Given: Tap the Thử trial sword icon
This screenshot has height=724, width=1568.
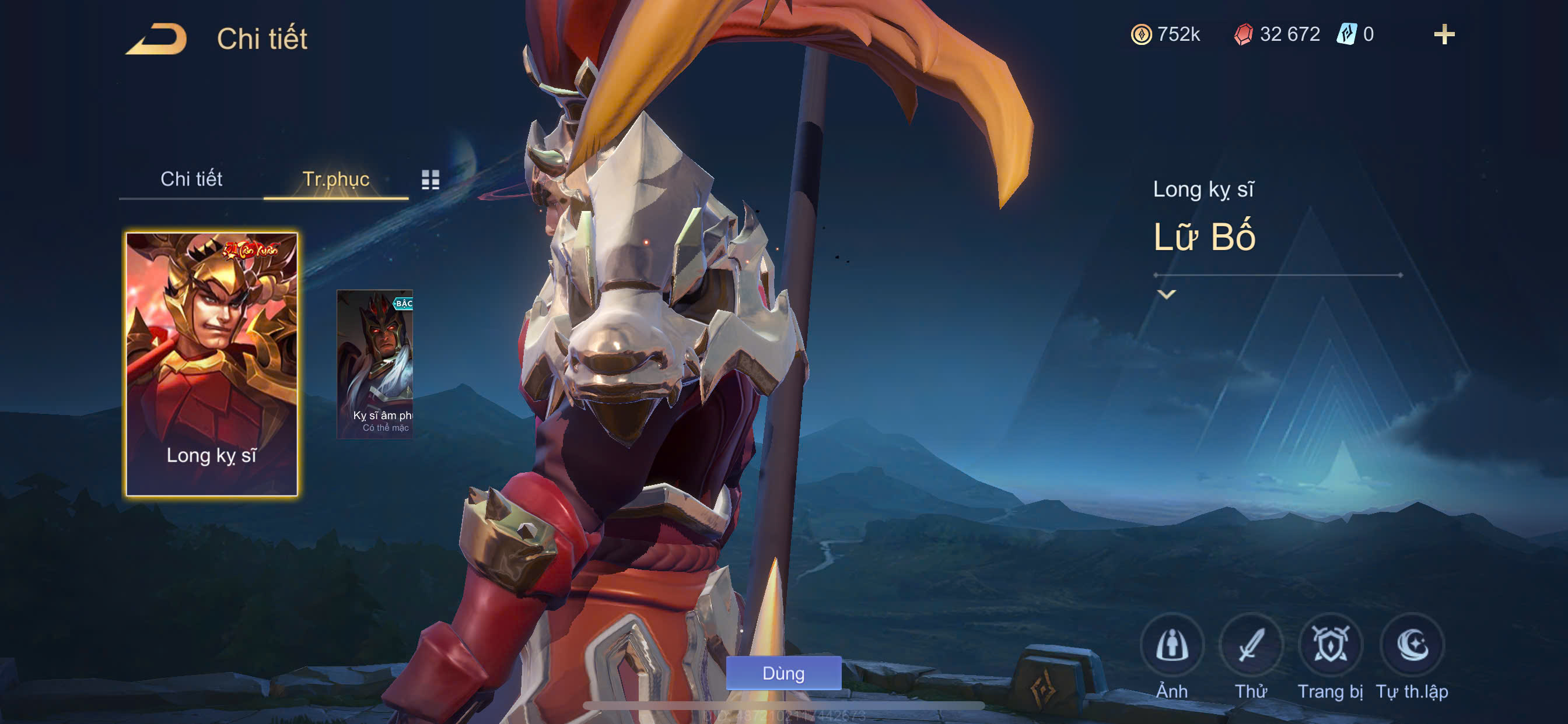Looking at the screenshot, I should pyautogui.click(x=1251, y=645).
